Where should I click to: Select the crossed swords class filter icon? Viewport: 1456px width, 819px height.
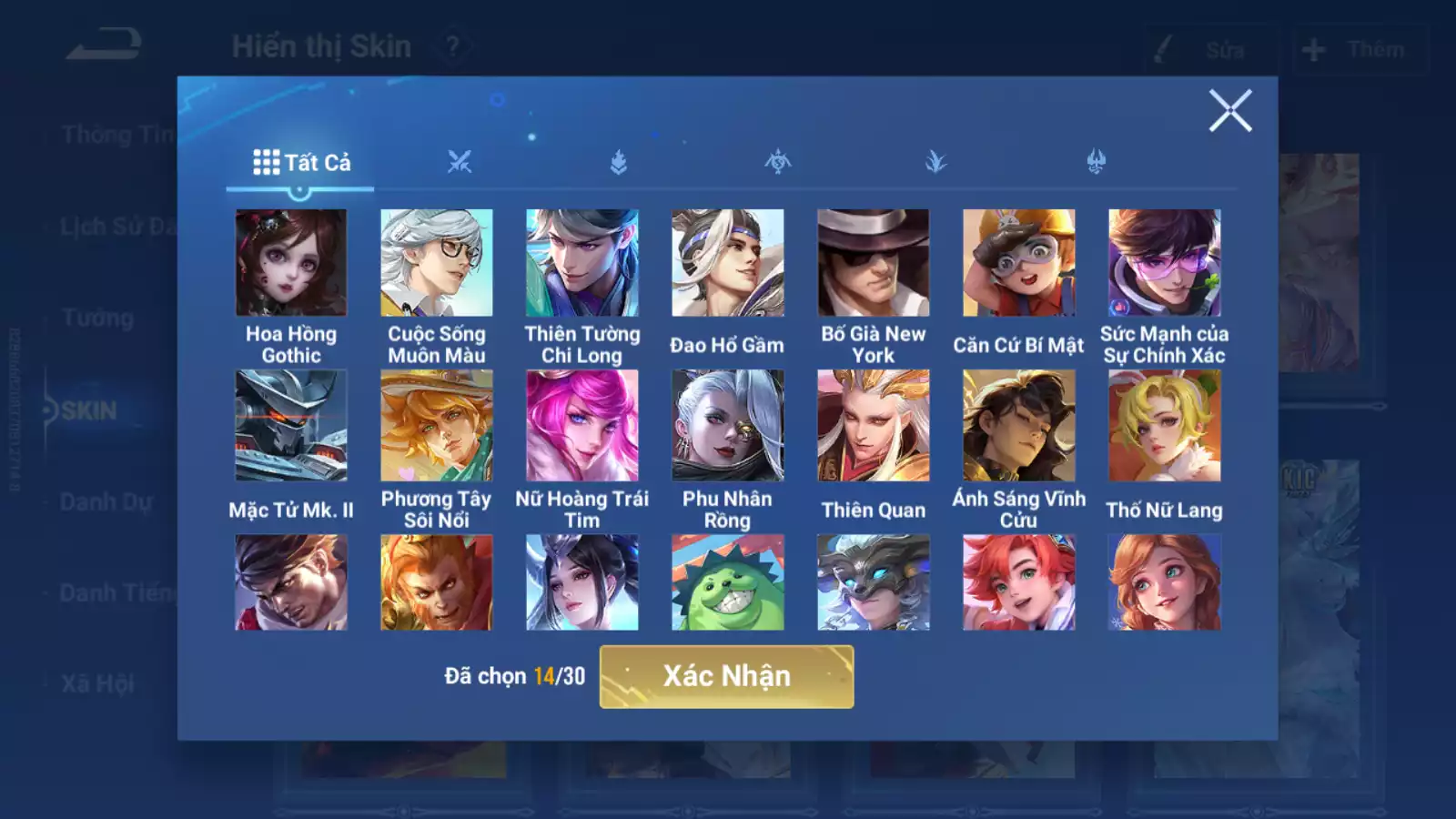click(460, 162)
